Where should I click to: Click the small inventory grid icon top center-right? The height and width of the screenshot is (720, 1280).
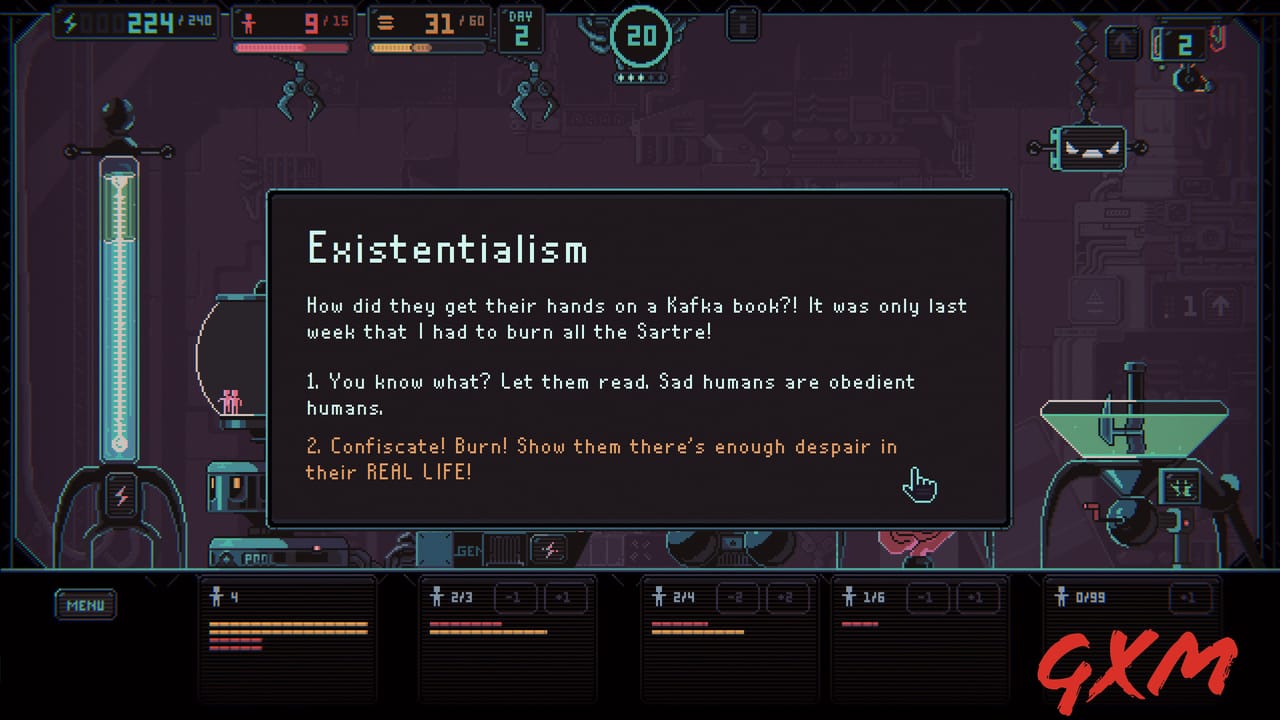741,22
